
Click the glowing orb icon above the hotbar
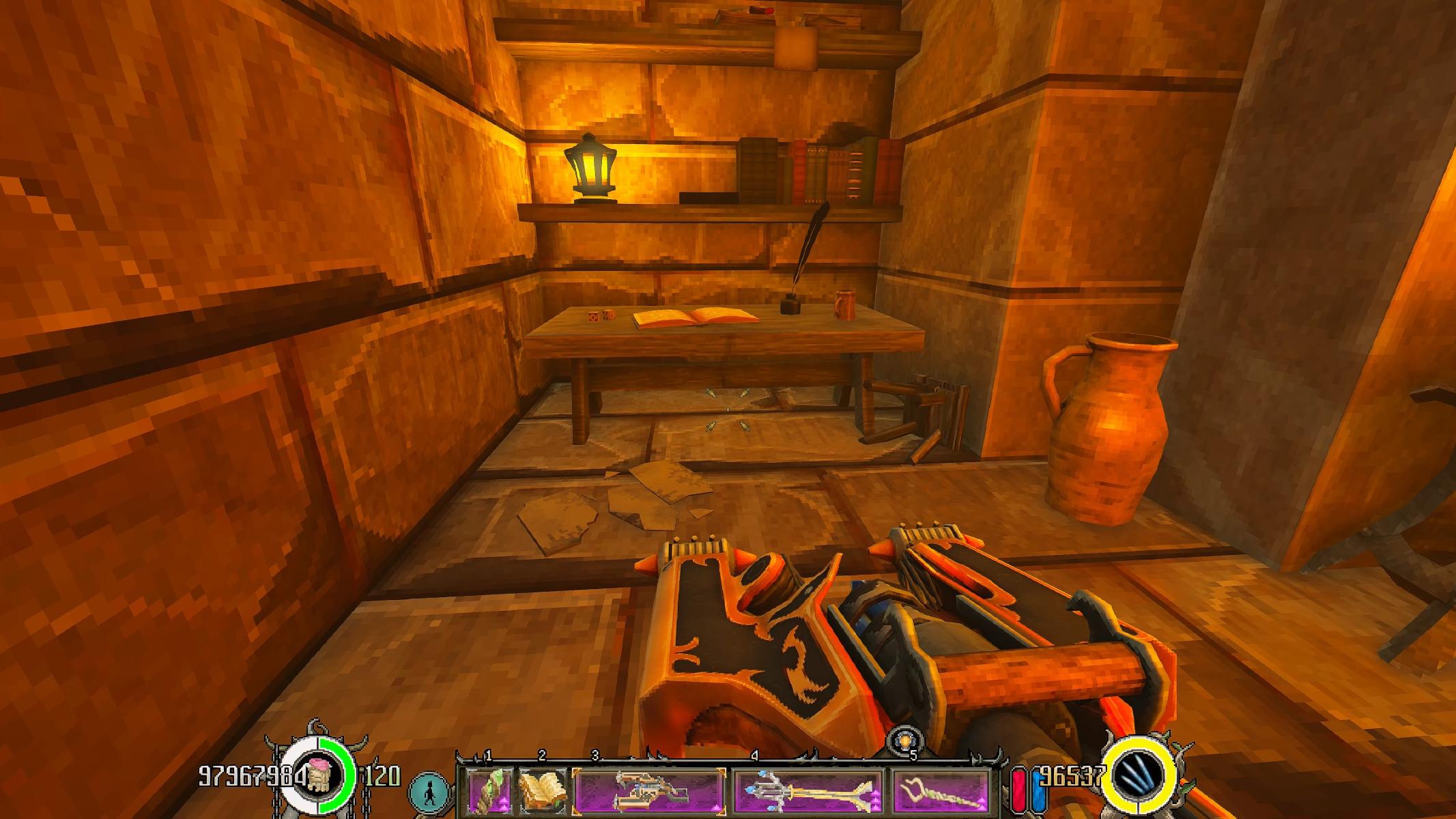[905, 742]
